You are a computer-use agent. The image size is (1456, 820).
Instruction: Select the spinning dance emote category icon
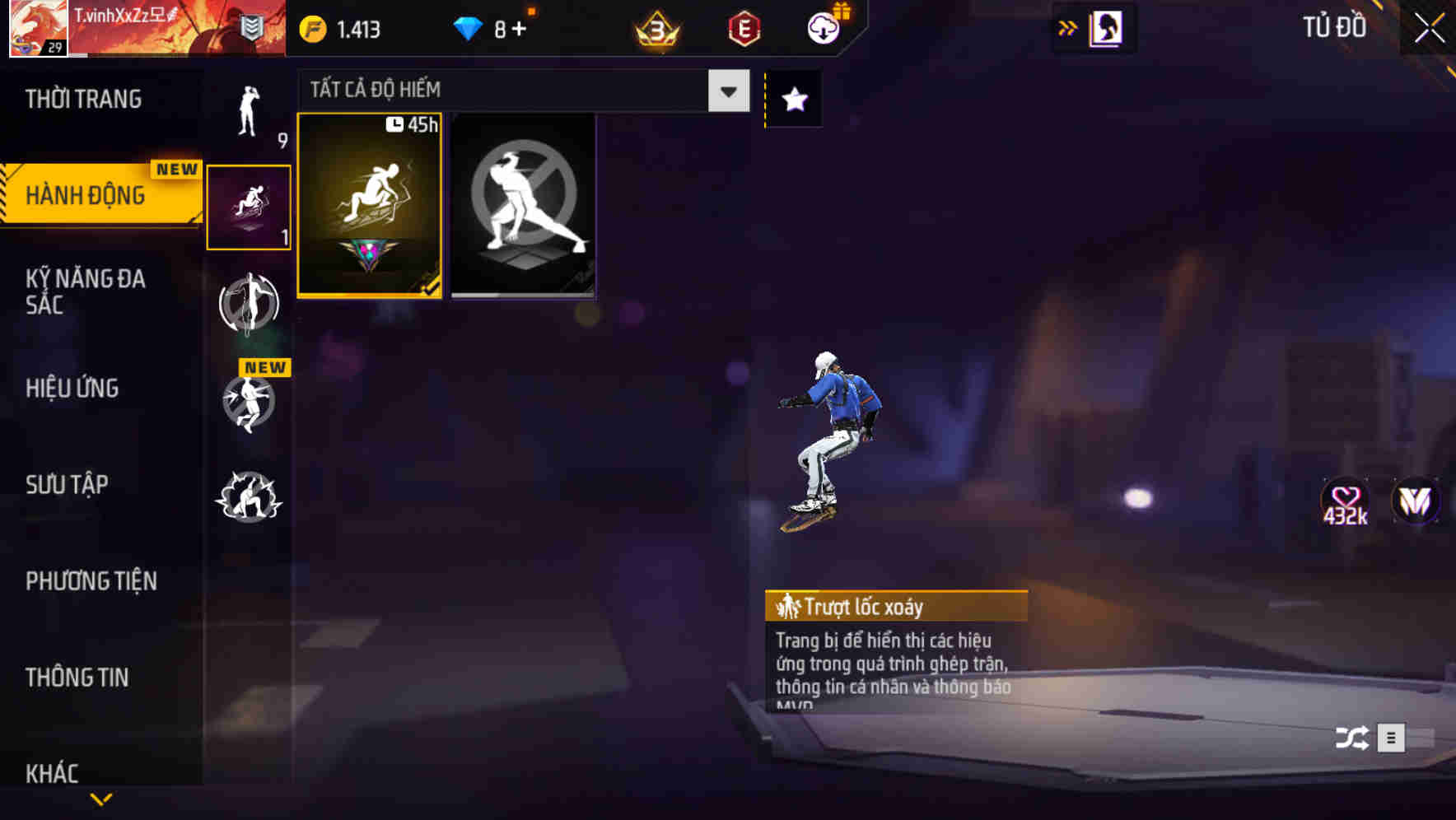[250, 305]
